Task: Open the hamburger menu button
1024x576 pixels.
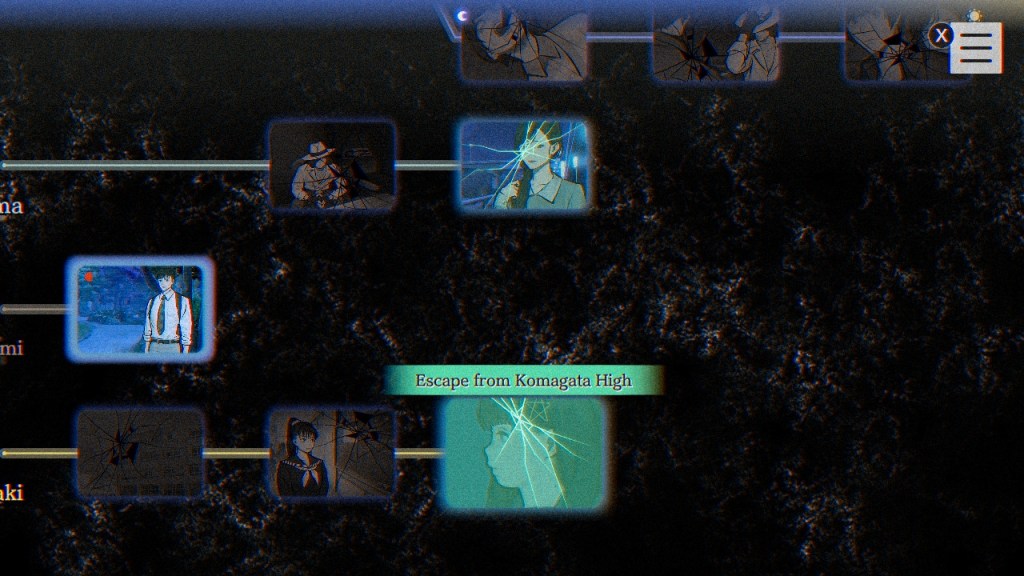Action: tap(975, 47)
